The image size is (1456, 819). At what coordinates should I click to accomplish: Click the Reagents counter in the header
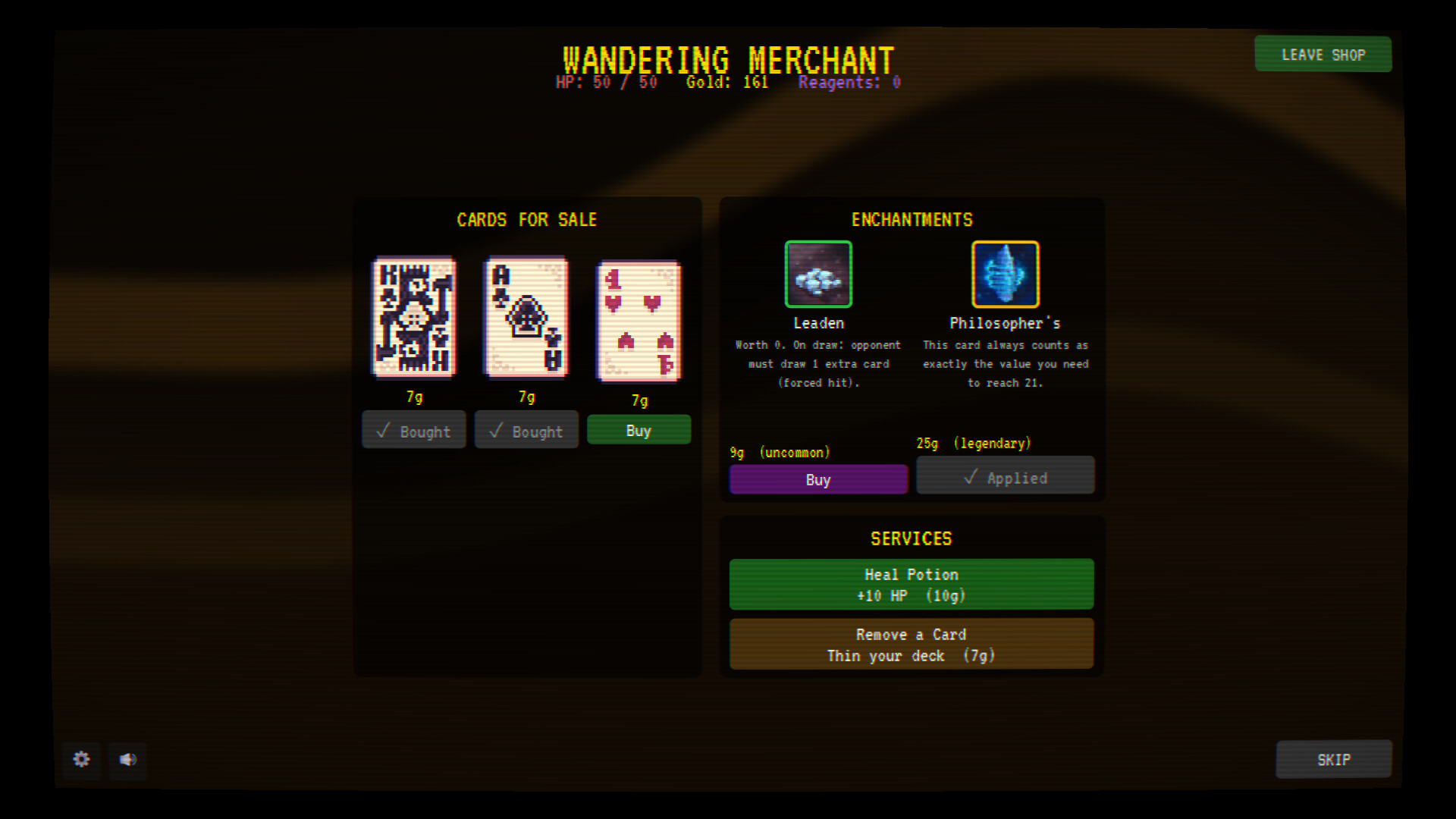pos(849,83)
